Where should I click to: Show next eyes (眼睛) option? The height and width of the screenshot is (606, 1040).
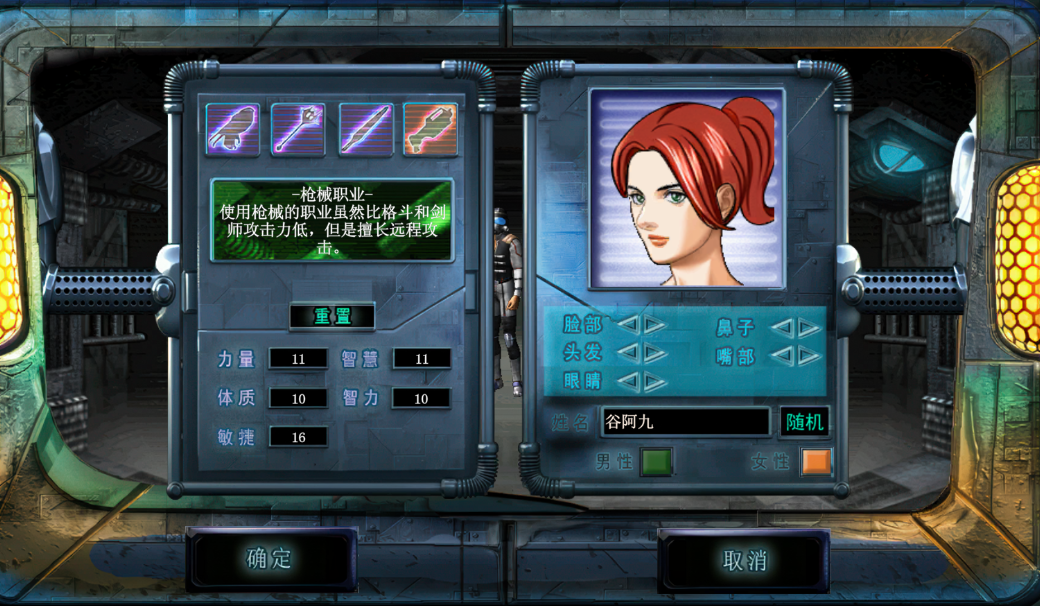pos(655,381)
